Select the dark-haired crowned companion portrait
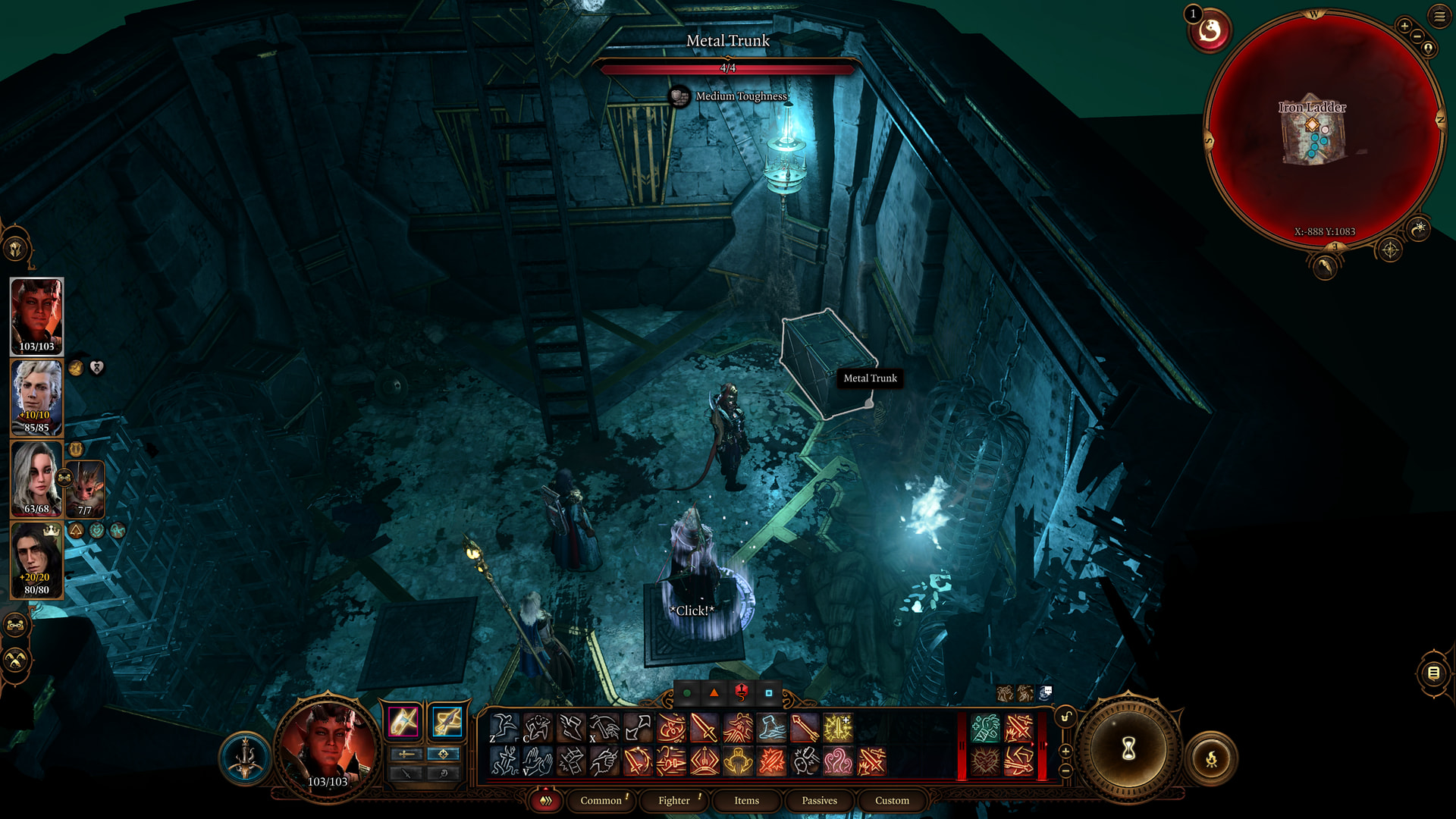The image size is (1456, 819). 36,560
